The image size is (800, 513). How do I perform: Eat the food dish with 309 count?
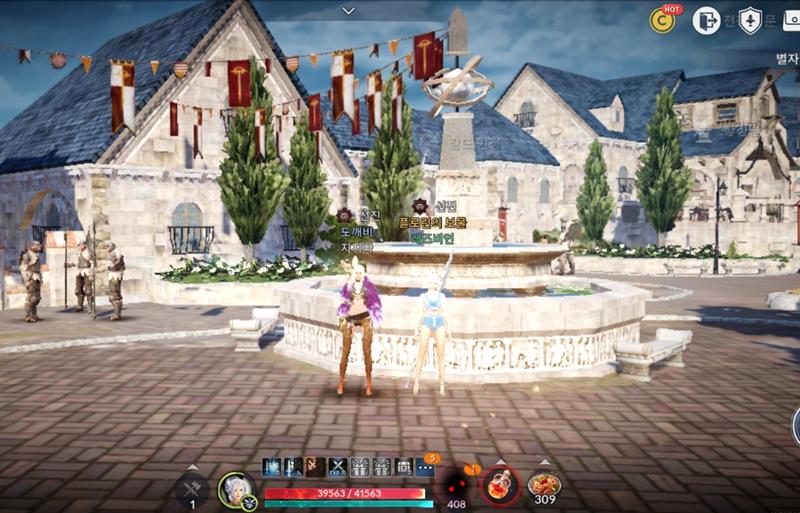544,485
